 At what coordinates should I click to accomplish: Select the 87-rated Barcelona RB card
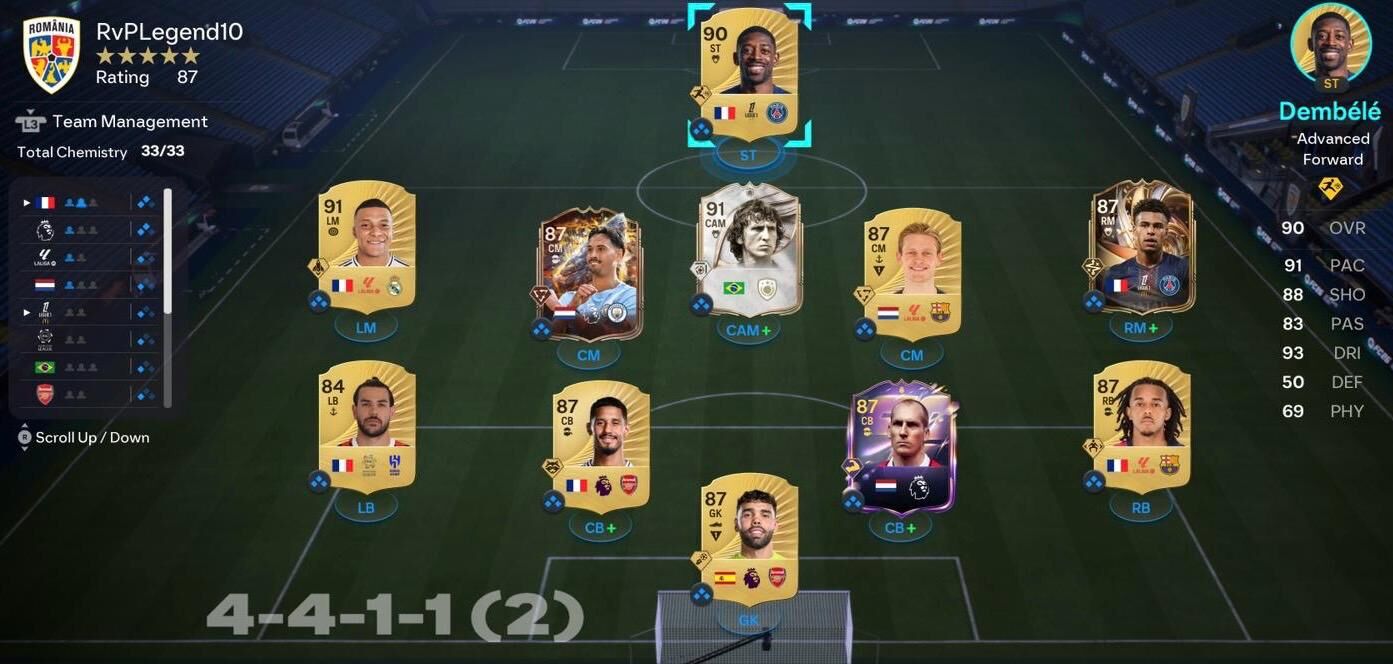pyautogui.click(x=1141, y=425)
